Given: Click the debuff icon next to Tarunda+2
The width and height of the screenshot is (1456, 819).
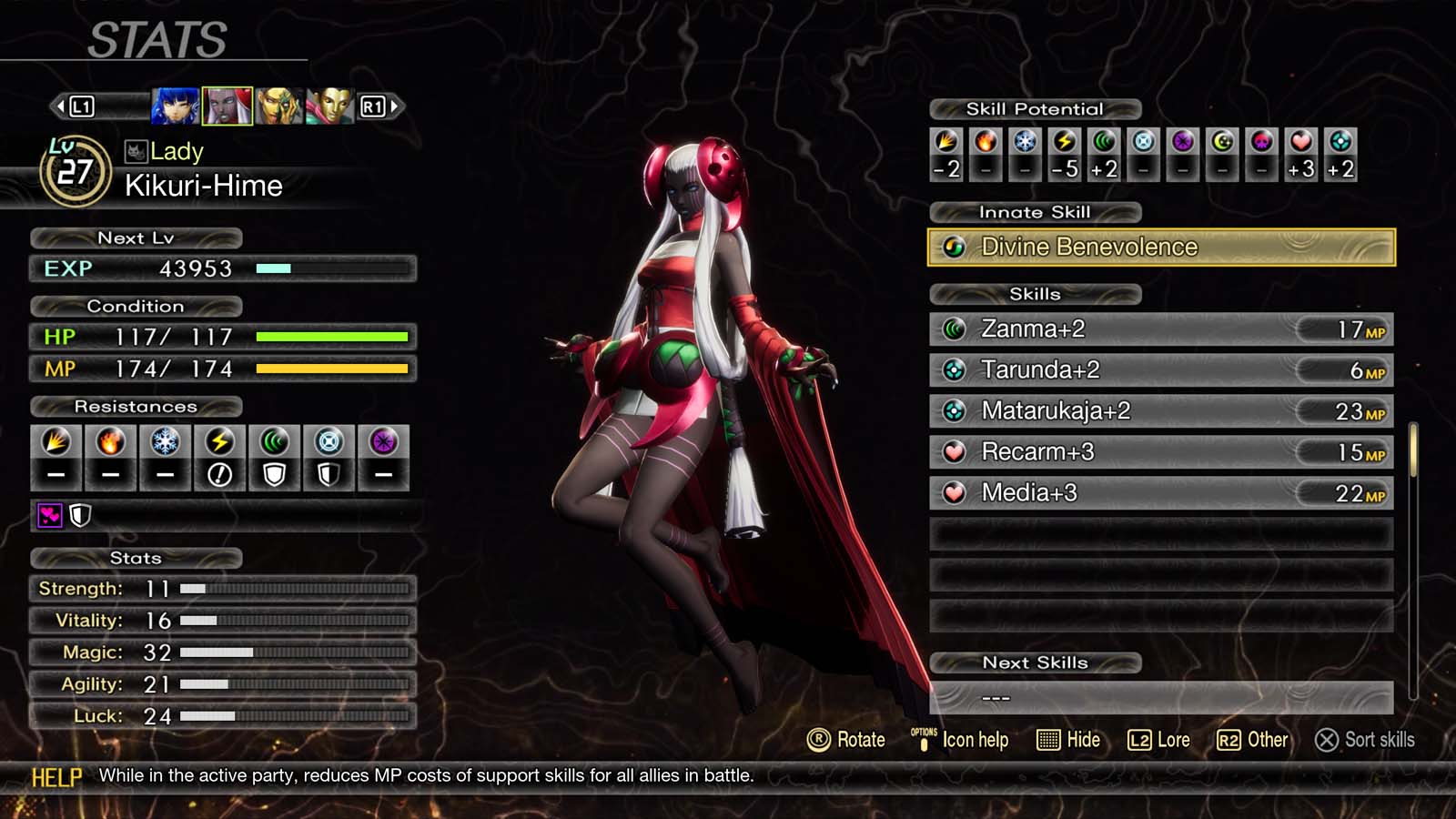Looking at the screenshot, I should (x=953, y=369).
